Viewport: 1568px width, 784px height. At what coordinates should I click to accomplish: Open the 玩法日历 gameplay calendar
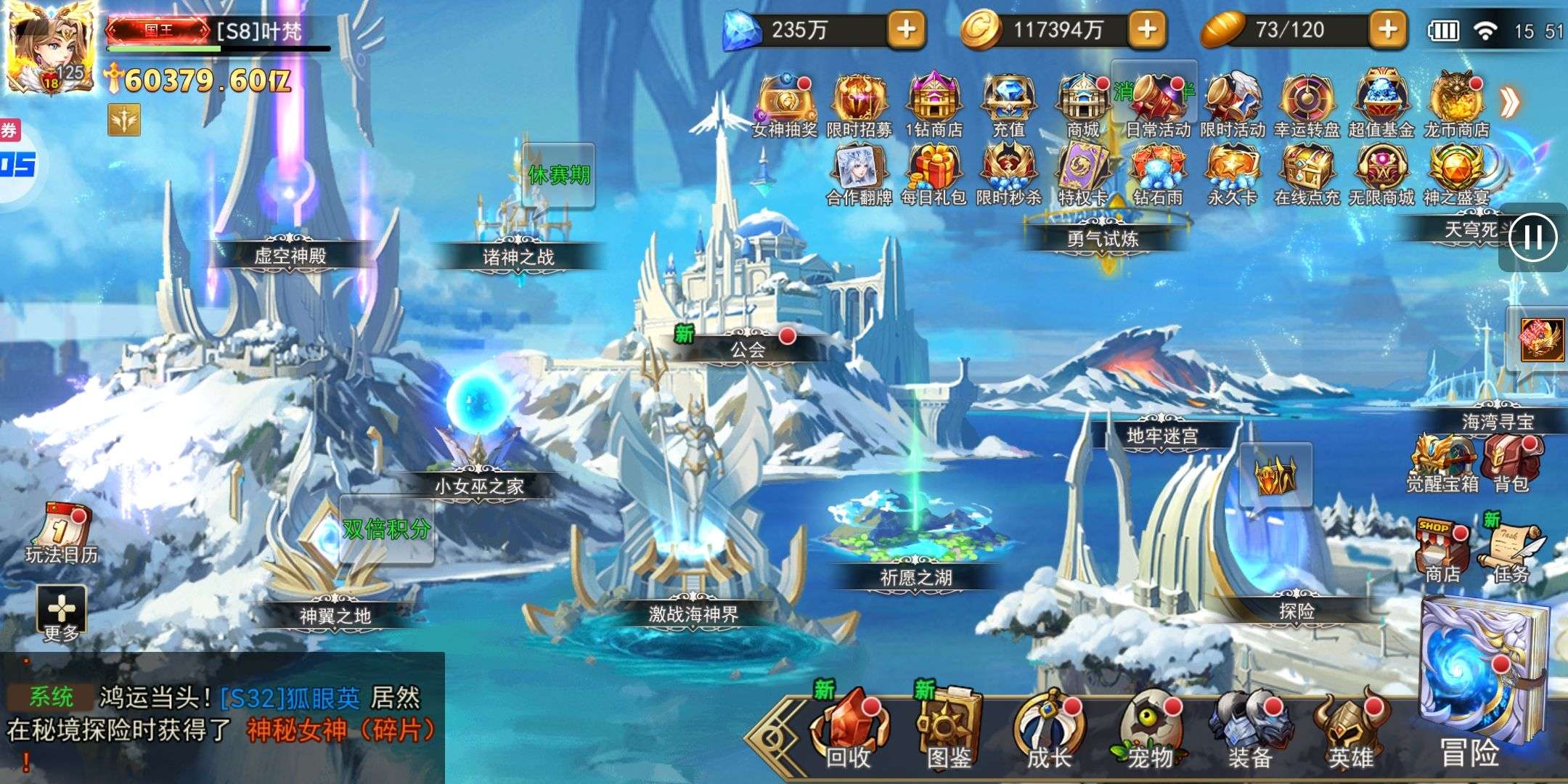click(x=62, y=534)
